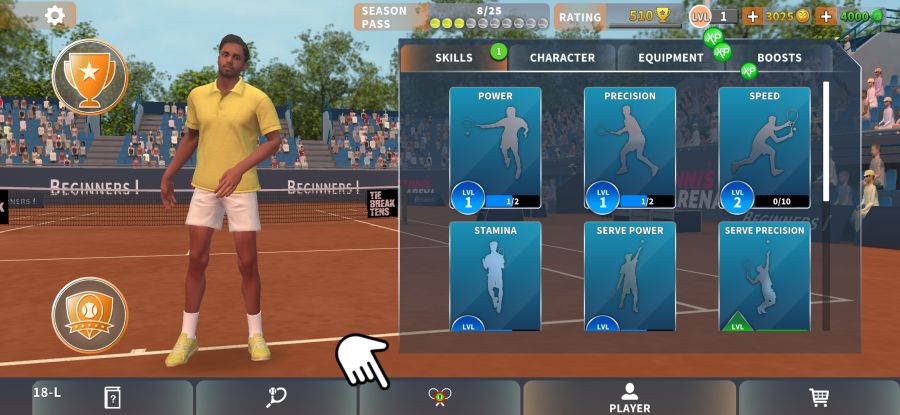This screenshot has height=415, width=900.
Task: Pick the Serve Precision skill card
Action: click(764, 277)
